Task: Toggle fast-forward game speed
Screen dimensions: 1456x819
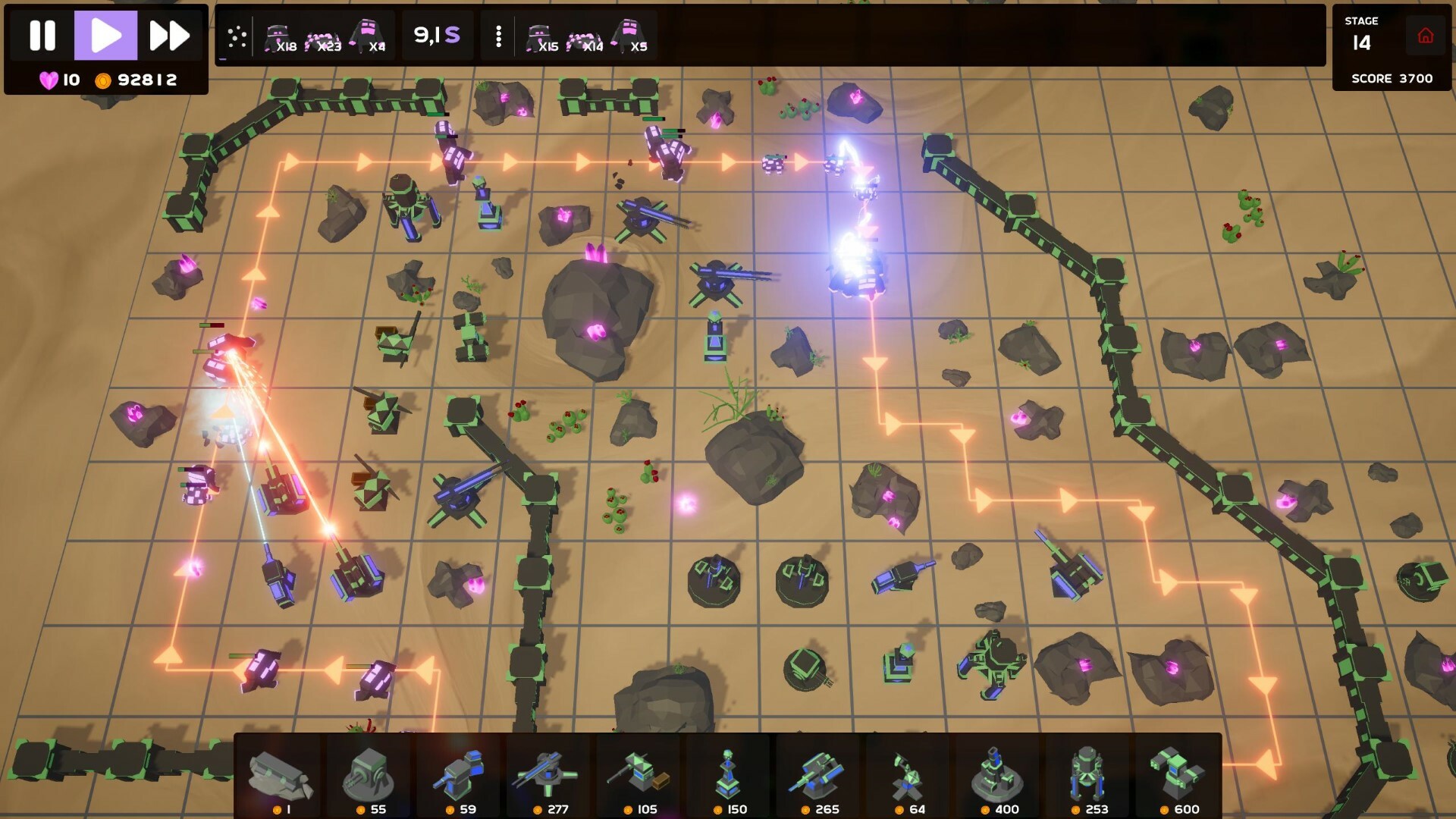Action: (168, 34)
